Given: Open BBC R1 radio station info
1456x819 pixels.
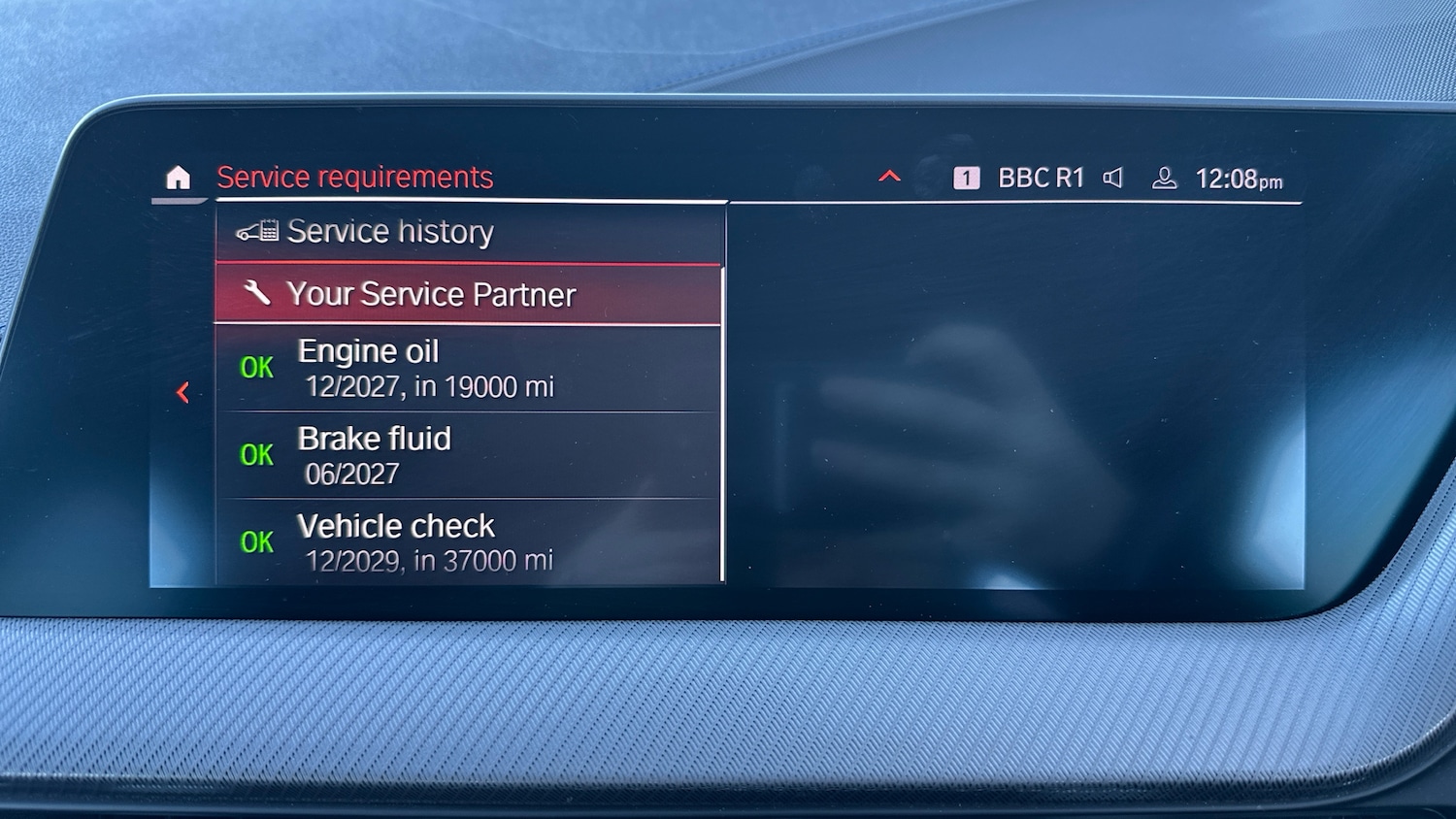Looking at the screenshot, I should tap(1040, 179).
